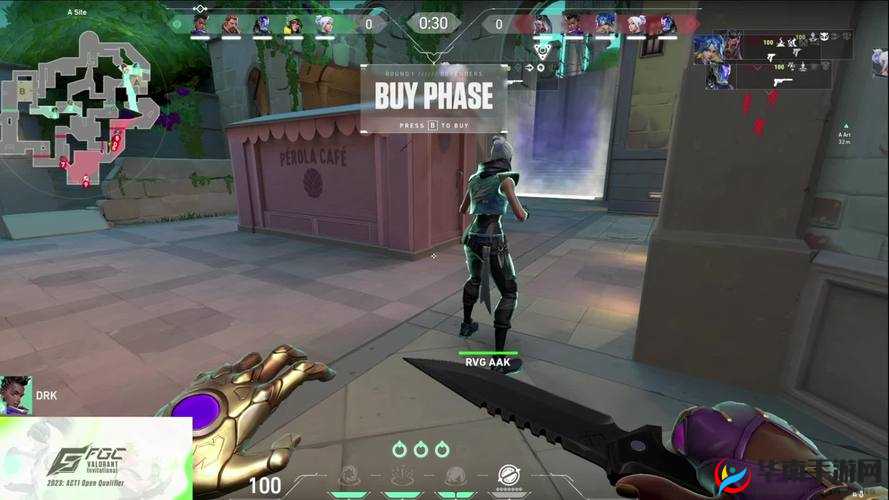Choose the white-haired agent portrait on the left team
Screen dimensions: 889x500
pos(325,24)
